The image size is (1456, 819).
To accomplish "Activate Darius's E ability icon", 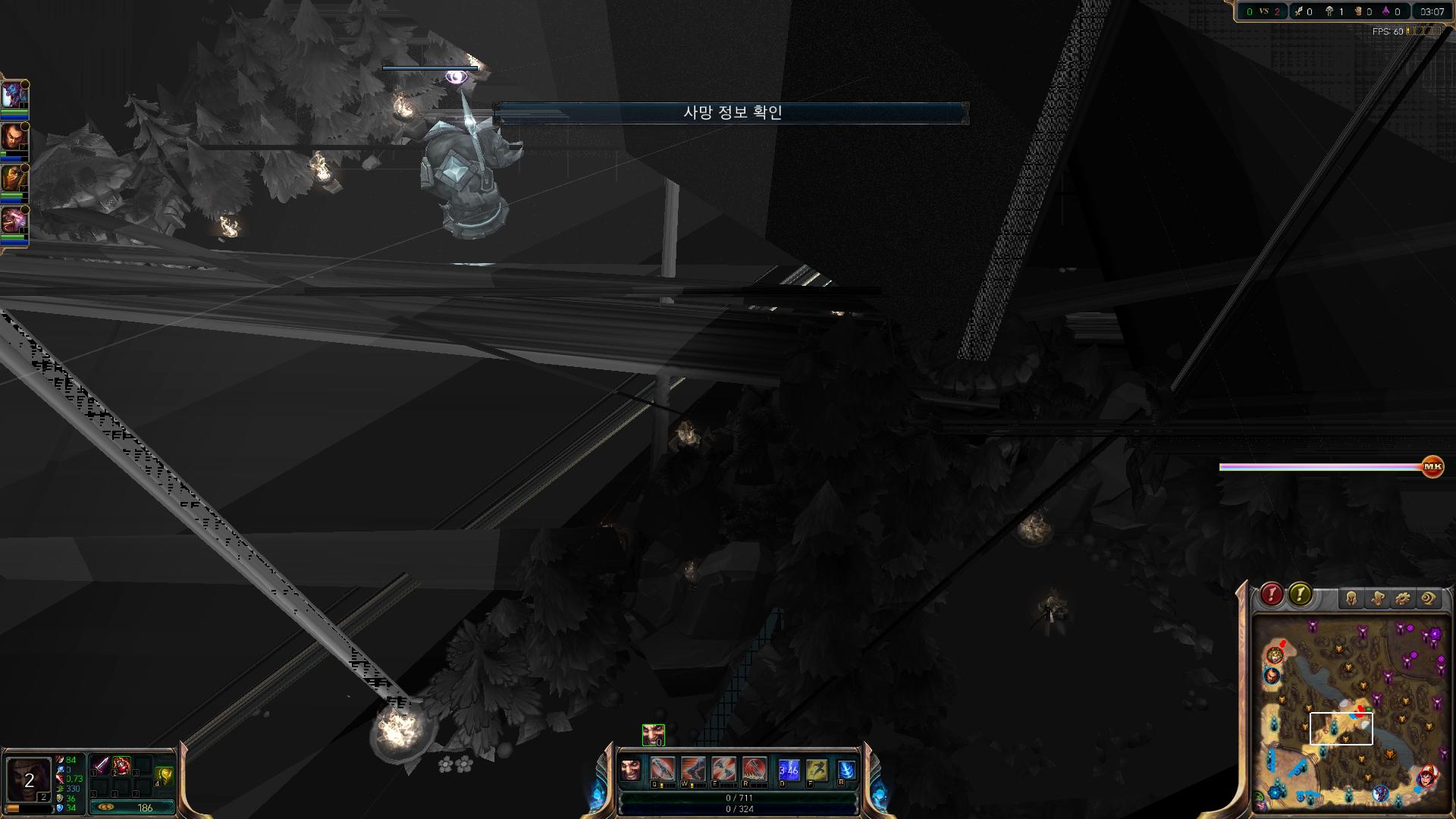I will click(723, 770).
